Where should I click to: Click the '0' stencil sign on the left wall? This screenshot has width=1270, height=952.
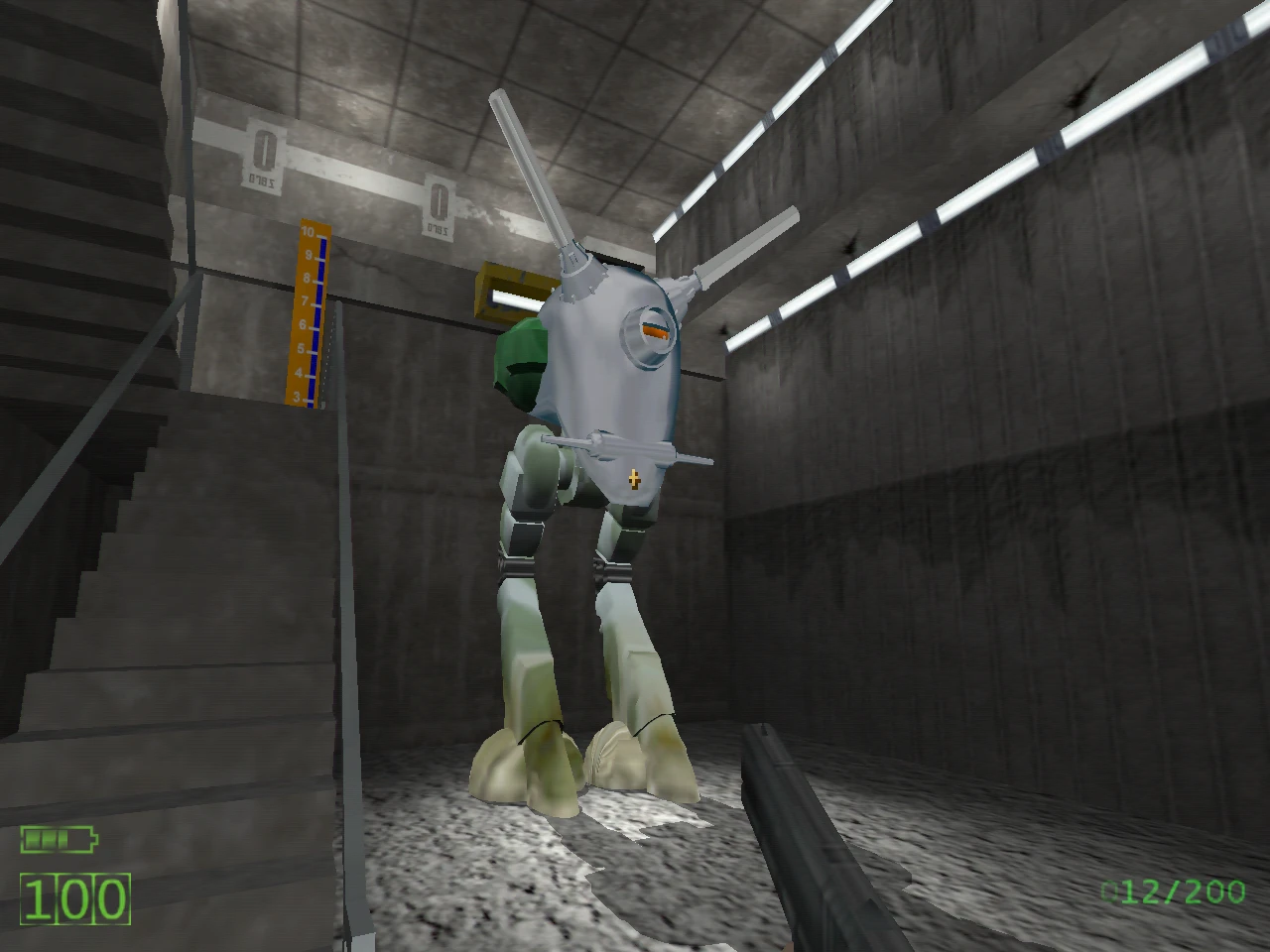(263, 149)
